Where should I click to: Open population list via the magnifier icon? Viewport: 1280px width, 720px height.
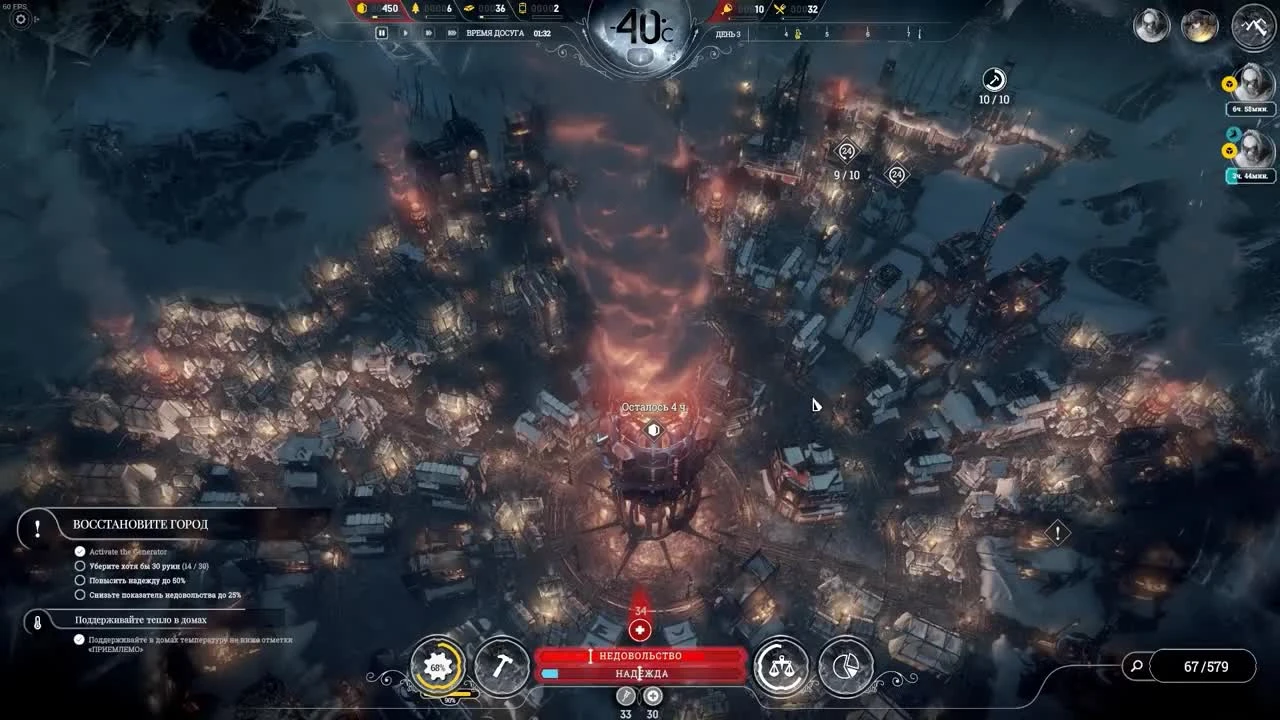pos(1135,665)
